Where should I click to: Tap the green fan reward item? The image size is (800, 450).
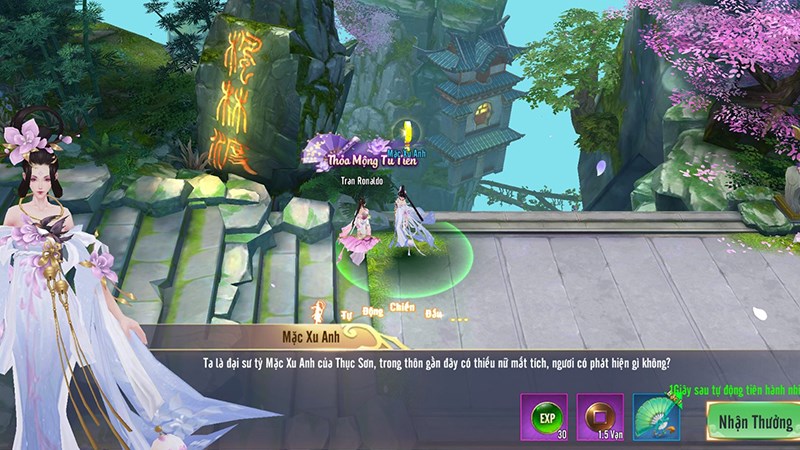[657, 418]
